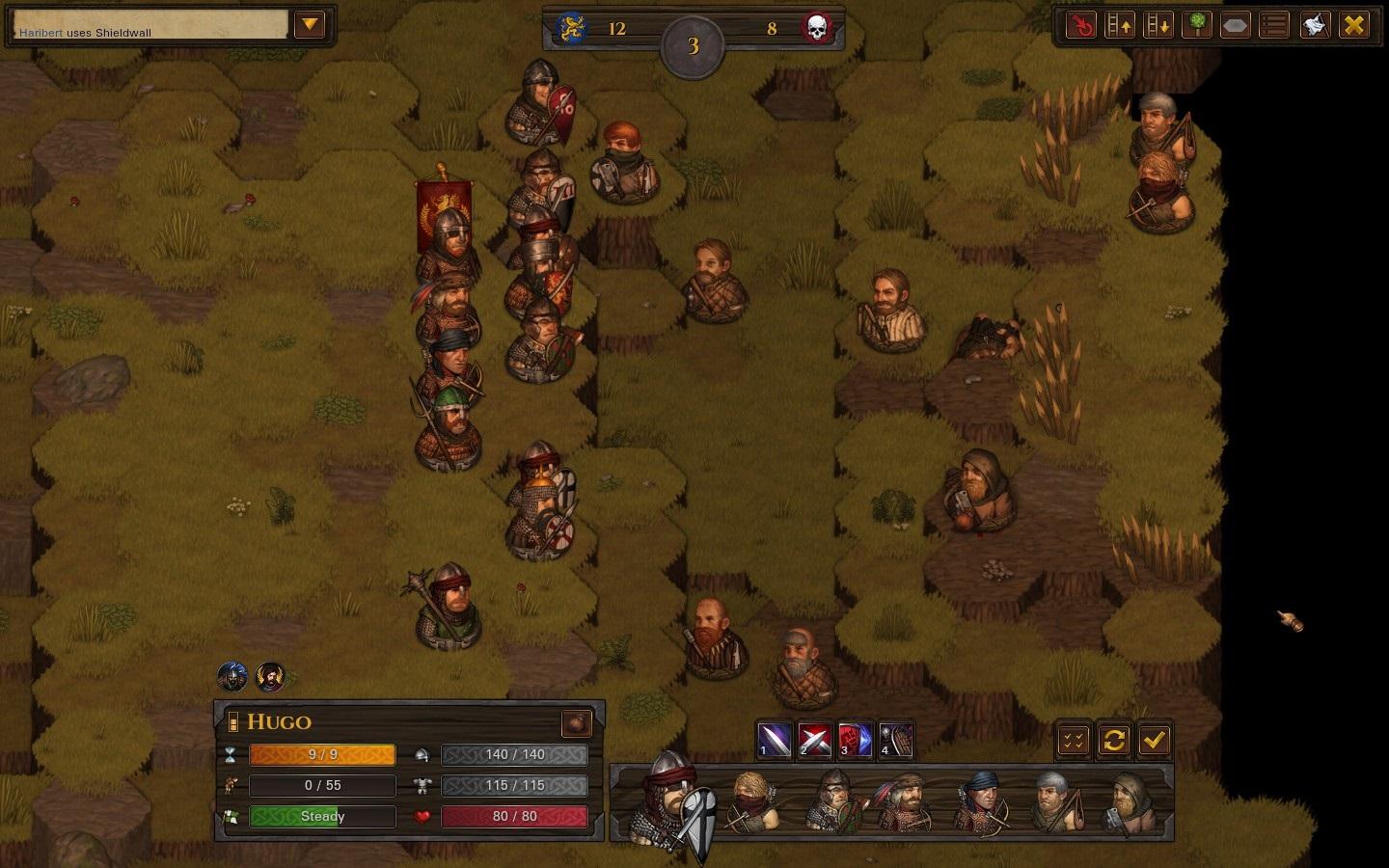Lower the camera level with ladder-down button
Screen dimensions: 1389x868
coord(1158,25)
